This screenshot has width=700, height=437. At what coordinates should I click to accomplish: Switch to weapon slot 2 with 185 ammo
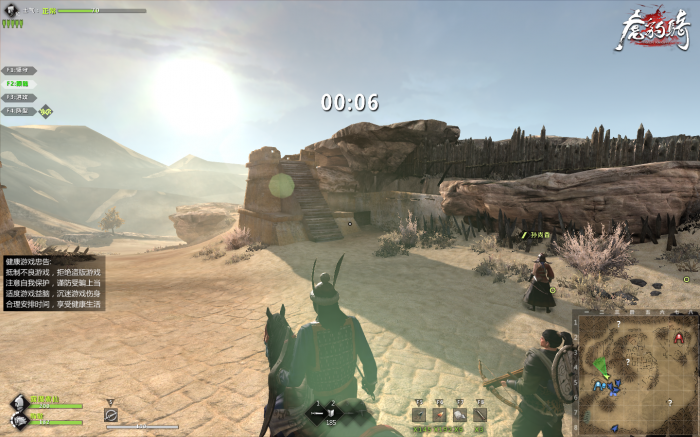coord(333,411)
